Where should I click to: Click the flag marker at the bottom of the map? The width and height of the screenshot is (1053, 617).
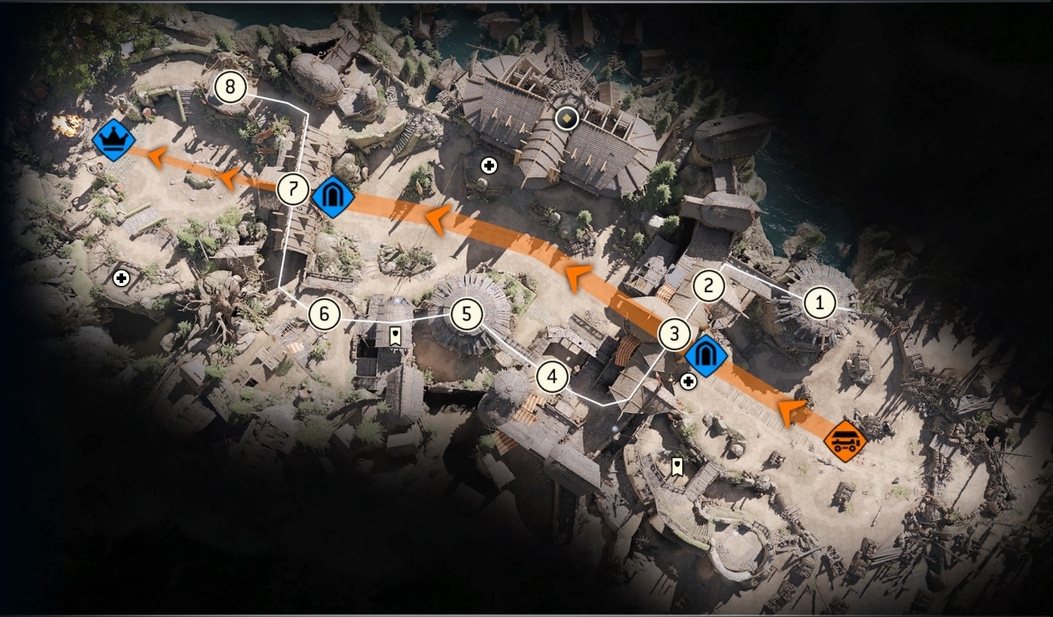(677, 465)
